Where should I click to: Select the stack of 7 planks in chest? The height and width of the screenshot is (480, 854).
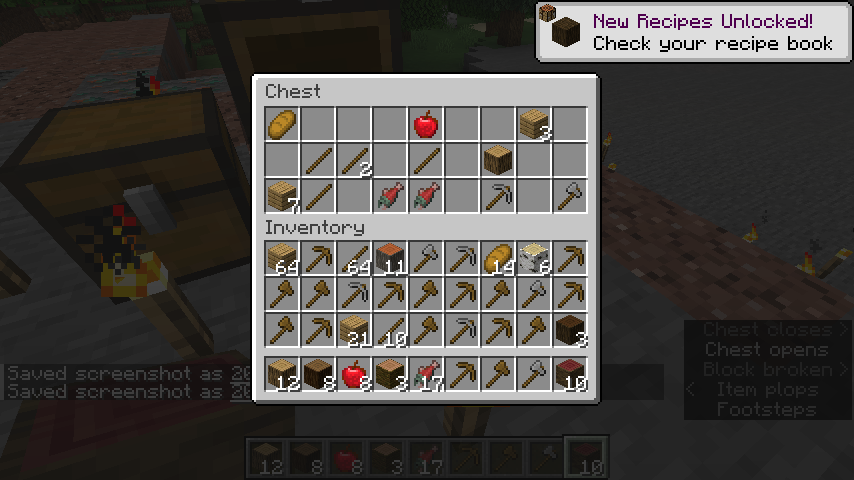coord(282,196)
